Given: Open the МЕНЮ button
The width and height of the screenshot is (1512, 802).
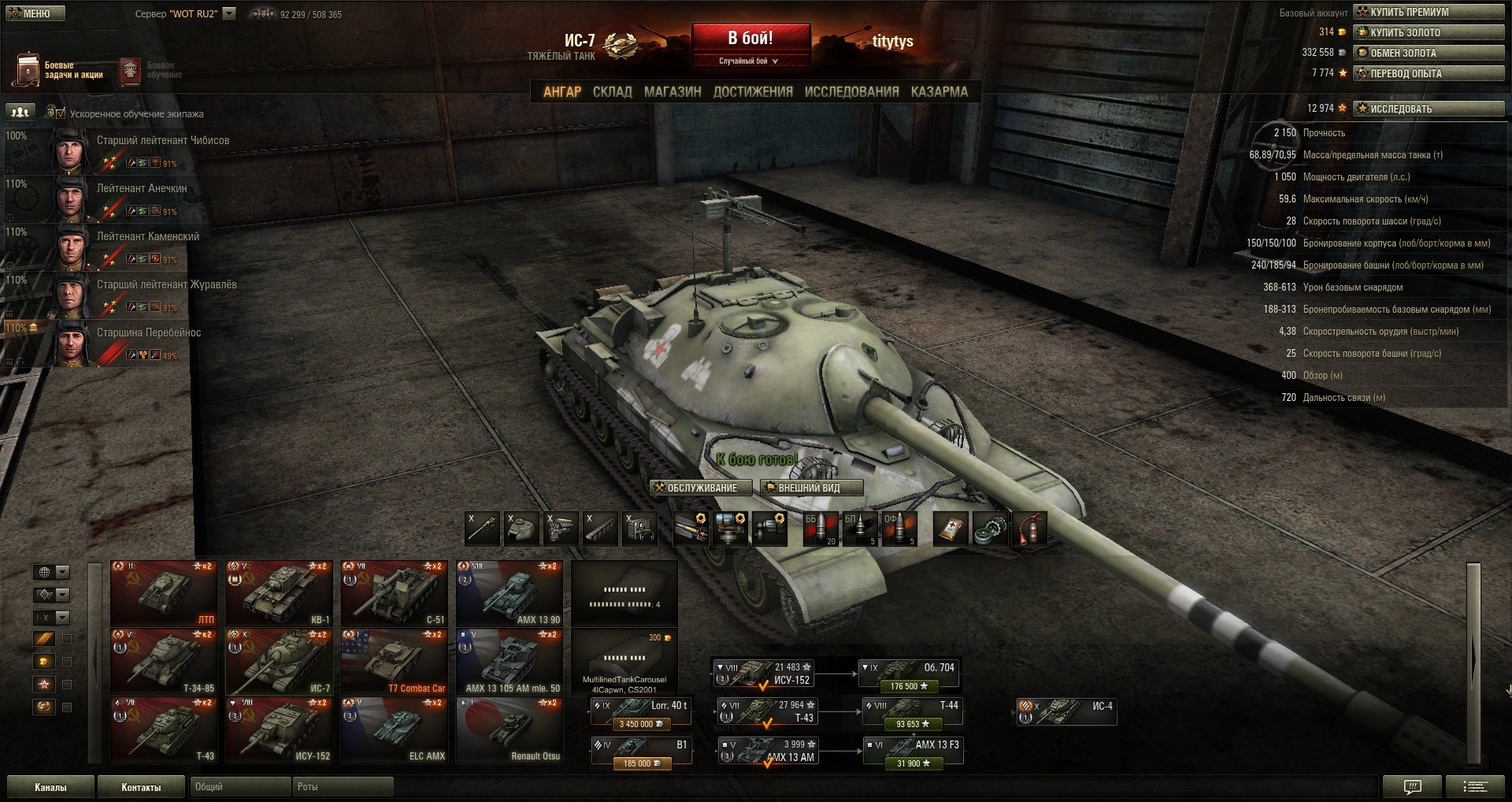Looking at the screenshot, I should pos(35,13).
